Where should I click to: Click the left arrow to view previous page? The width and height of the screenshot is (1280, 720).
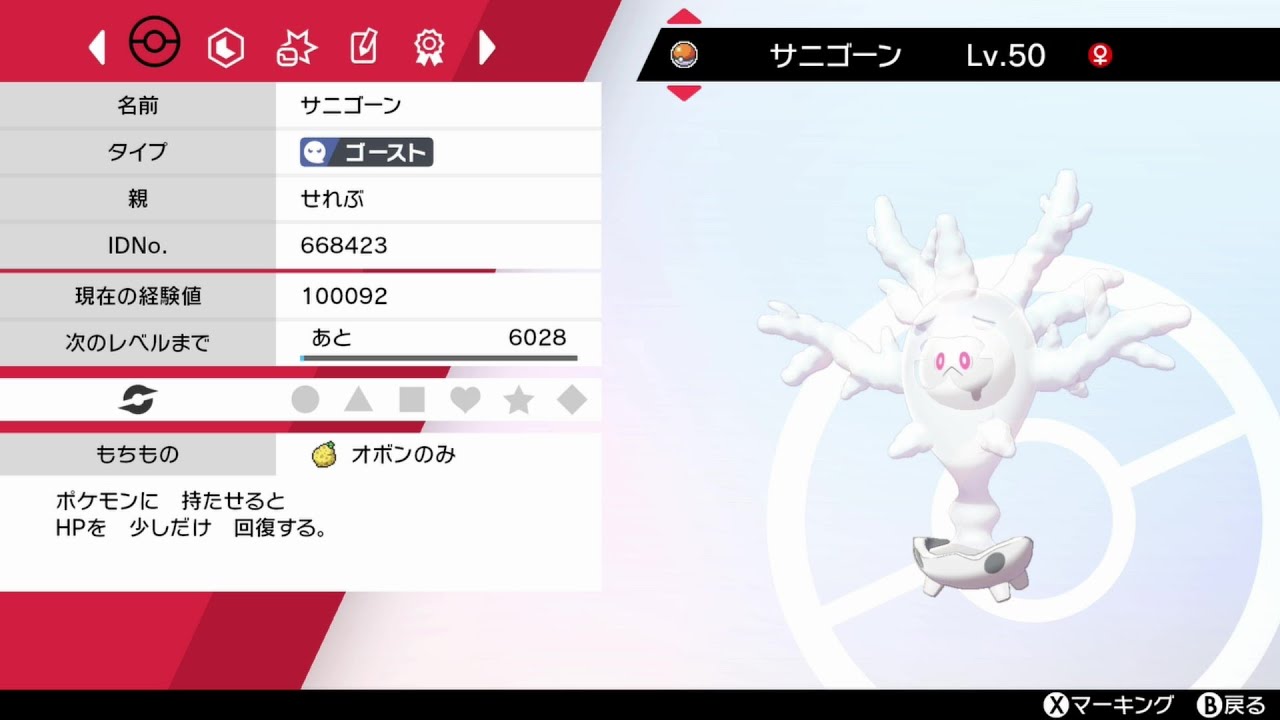[95, 46]
